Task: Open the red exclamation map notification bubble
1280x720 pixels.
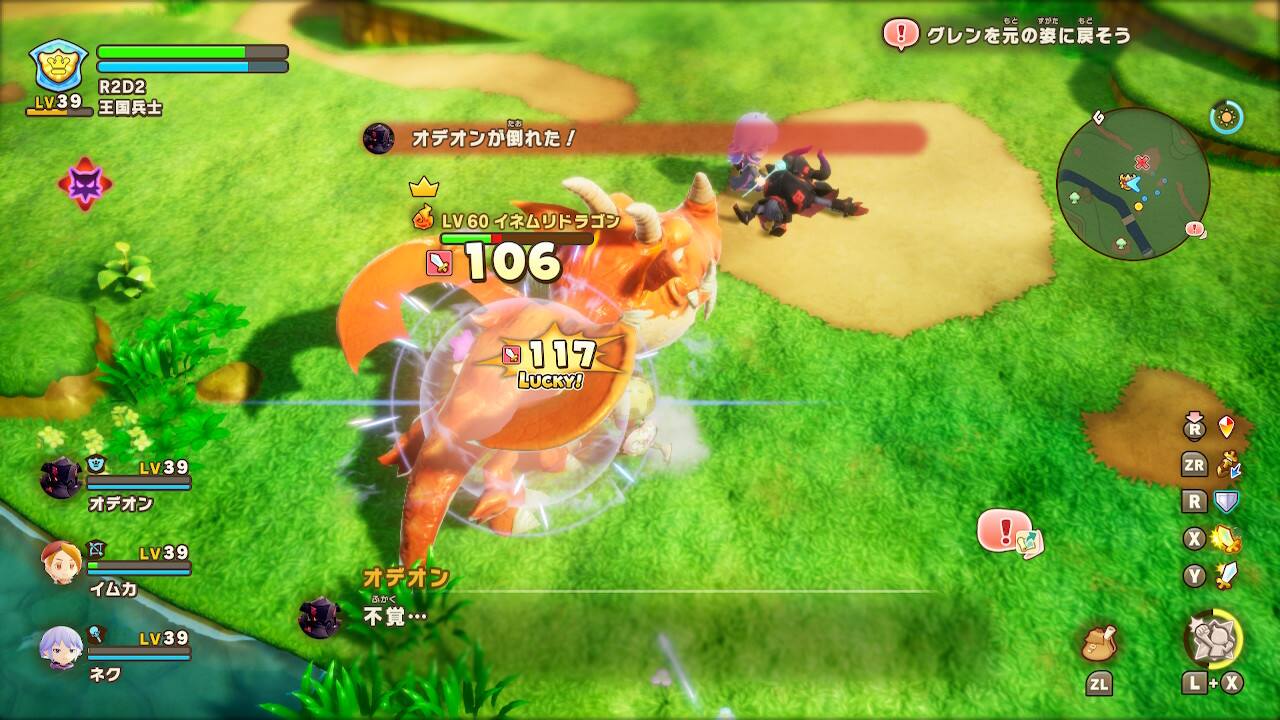Action: (1008, 531)
